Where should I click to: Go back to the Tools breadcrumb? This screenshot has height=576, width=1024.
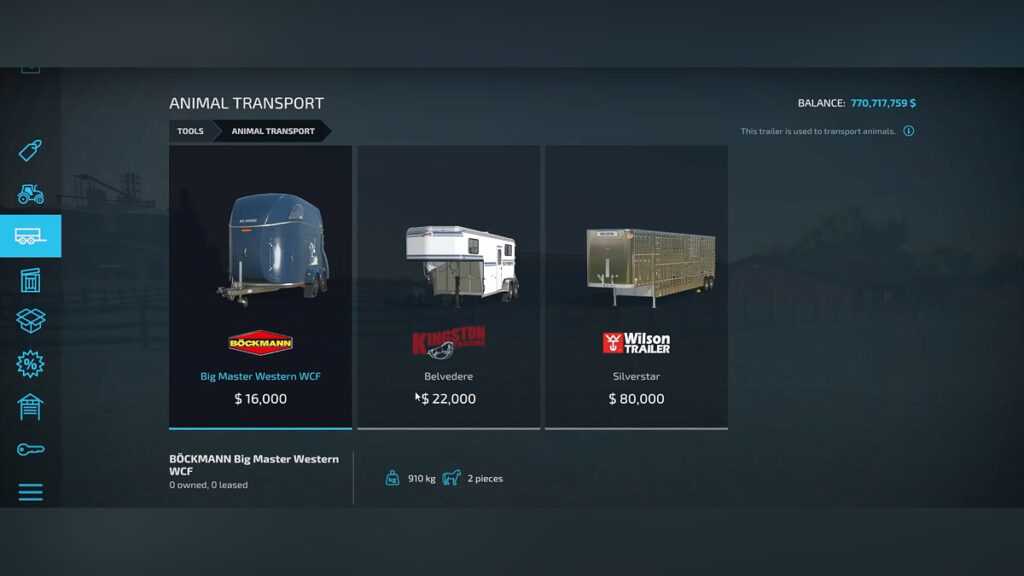tap(190, 131)
